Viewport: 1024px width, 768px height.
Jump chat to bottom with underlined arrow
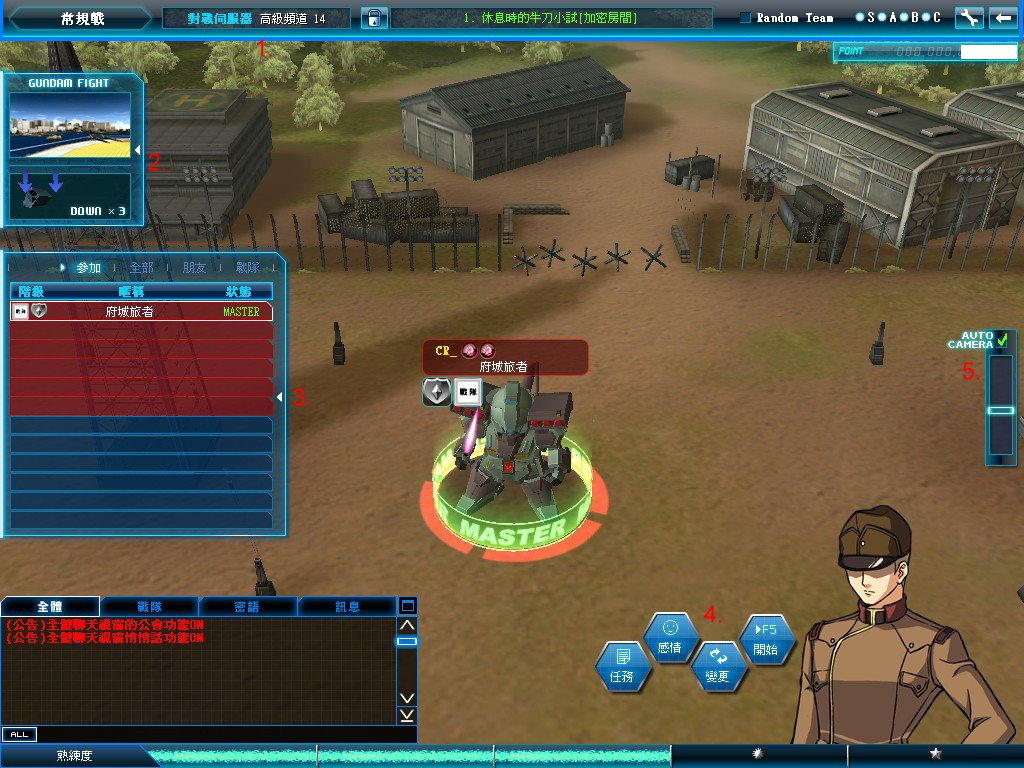pos(407,715)
